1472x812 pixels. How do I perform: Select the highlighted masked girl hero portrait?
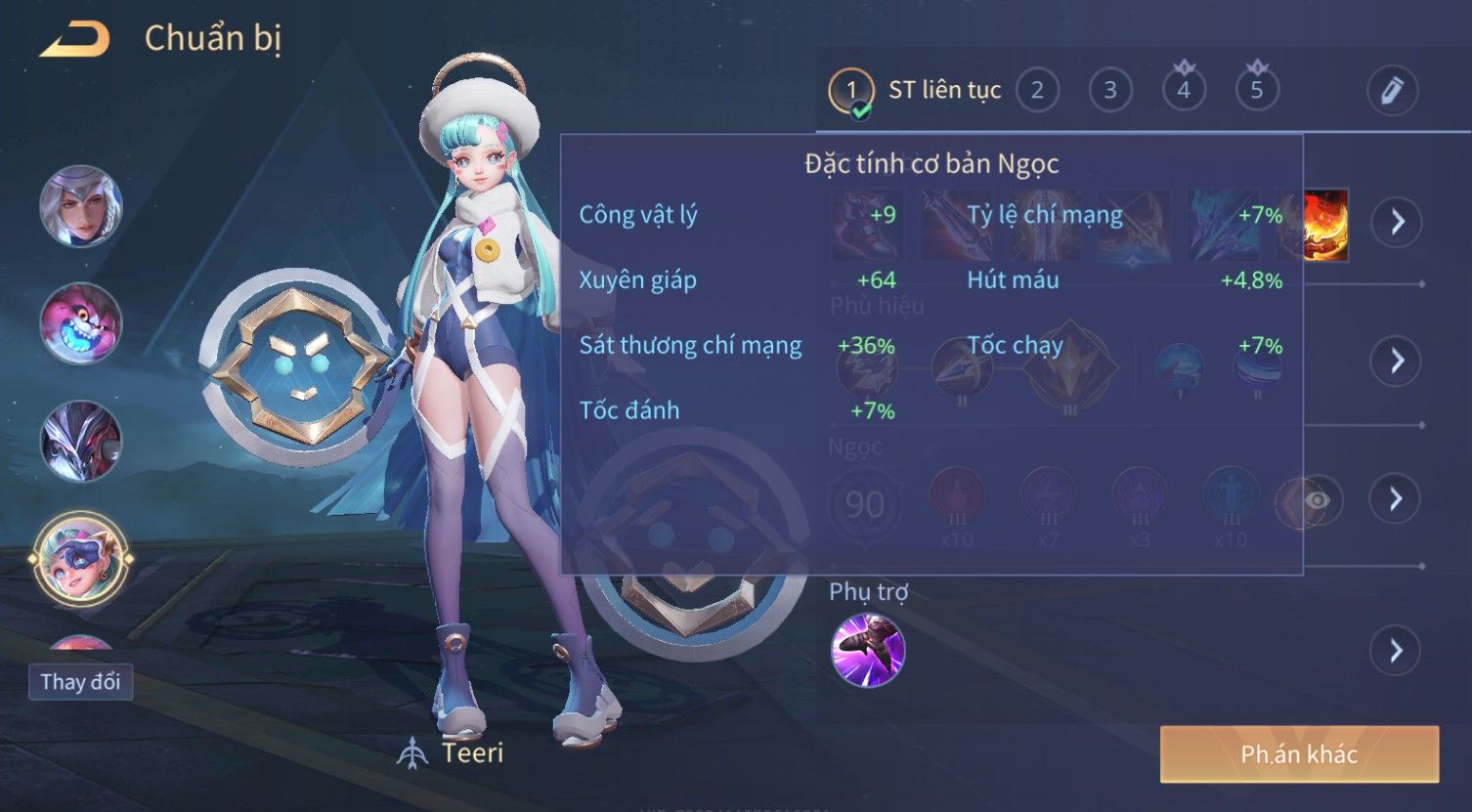81,559
